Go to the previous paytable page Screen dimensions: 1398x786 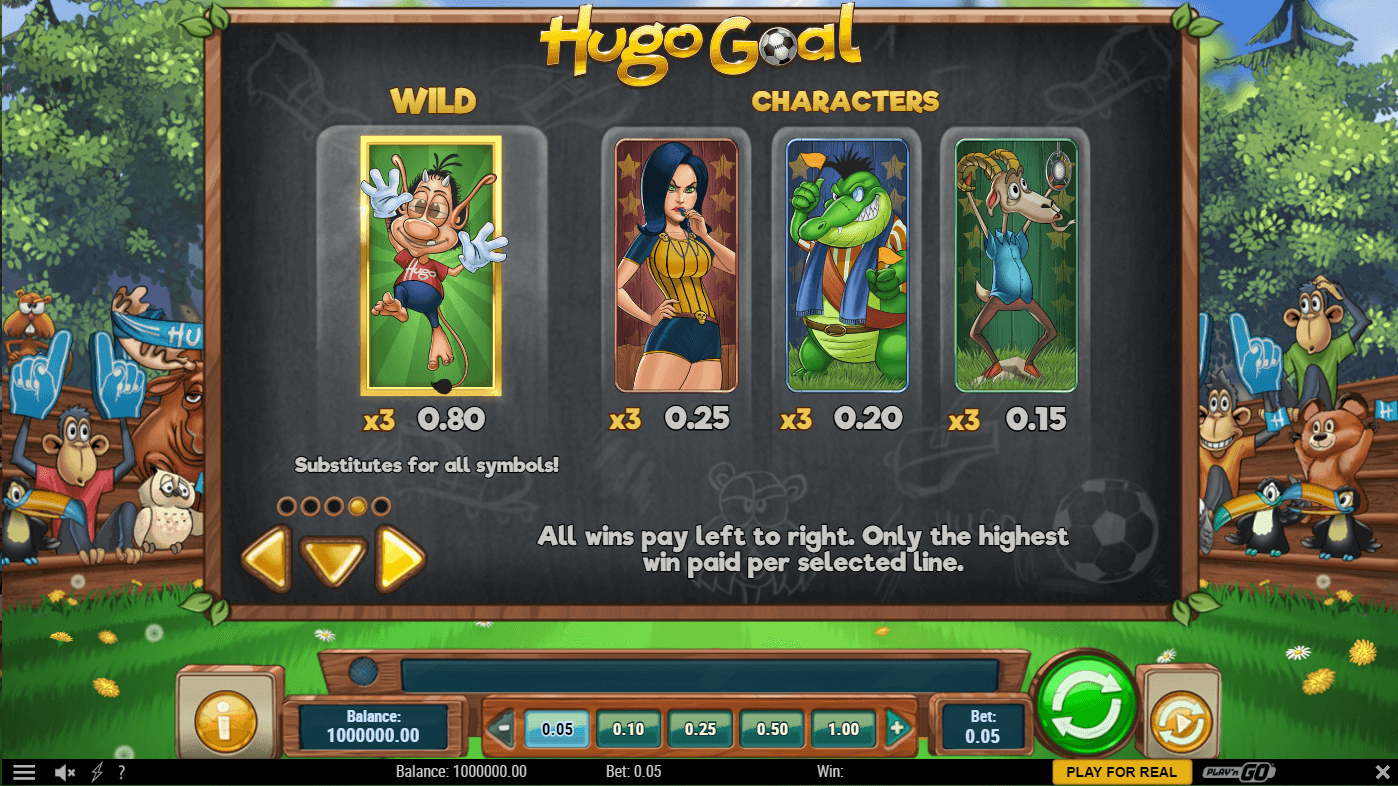[266, 559]
